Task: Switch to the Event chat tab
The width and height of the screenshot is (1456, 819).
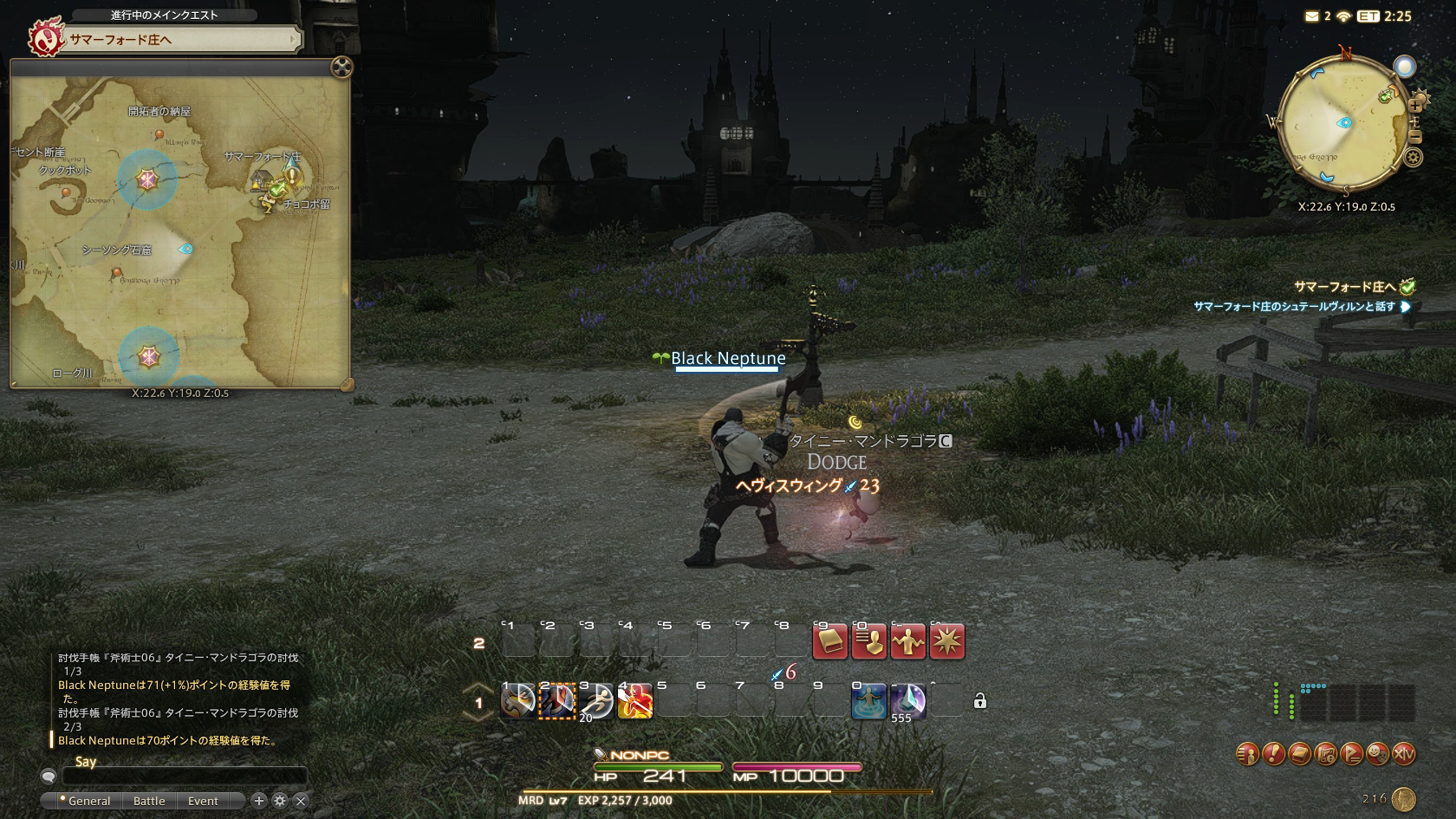Action: point(203,801)
